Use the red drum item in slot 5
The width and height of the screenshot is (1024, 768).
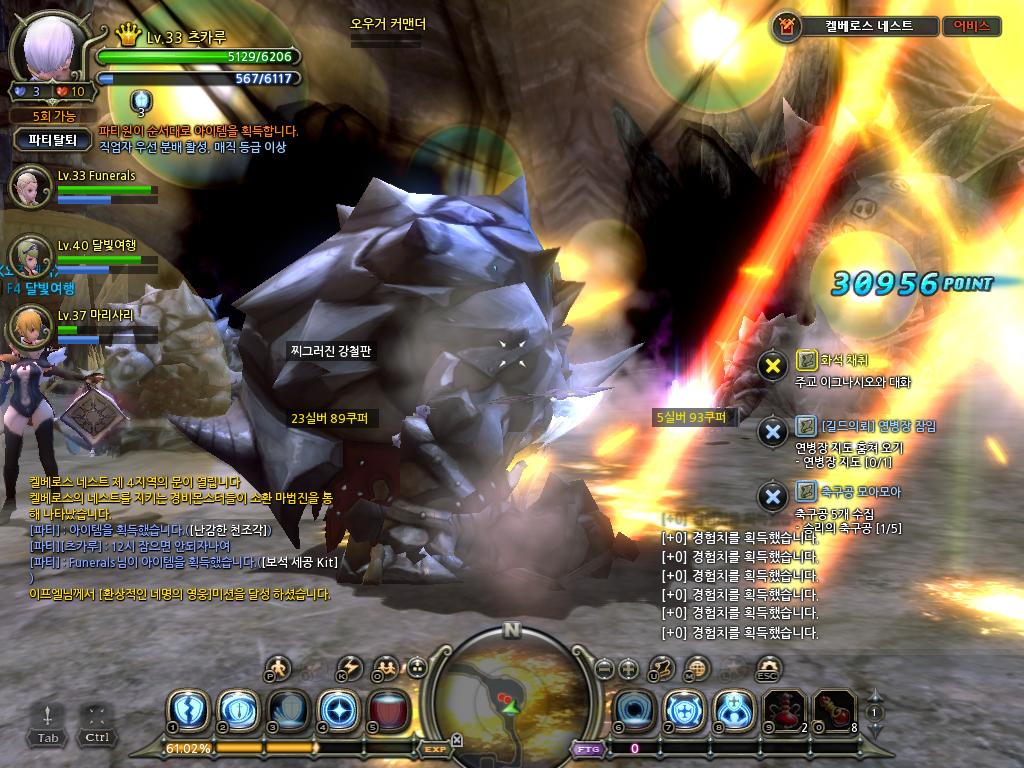coord(388,710)
